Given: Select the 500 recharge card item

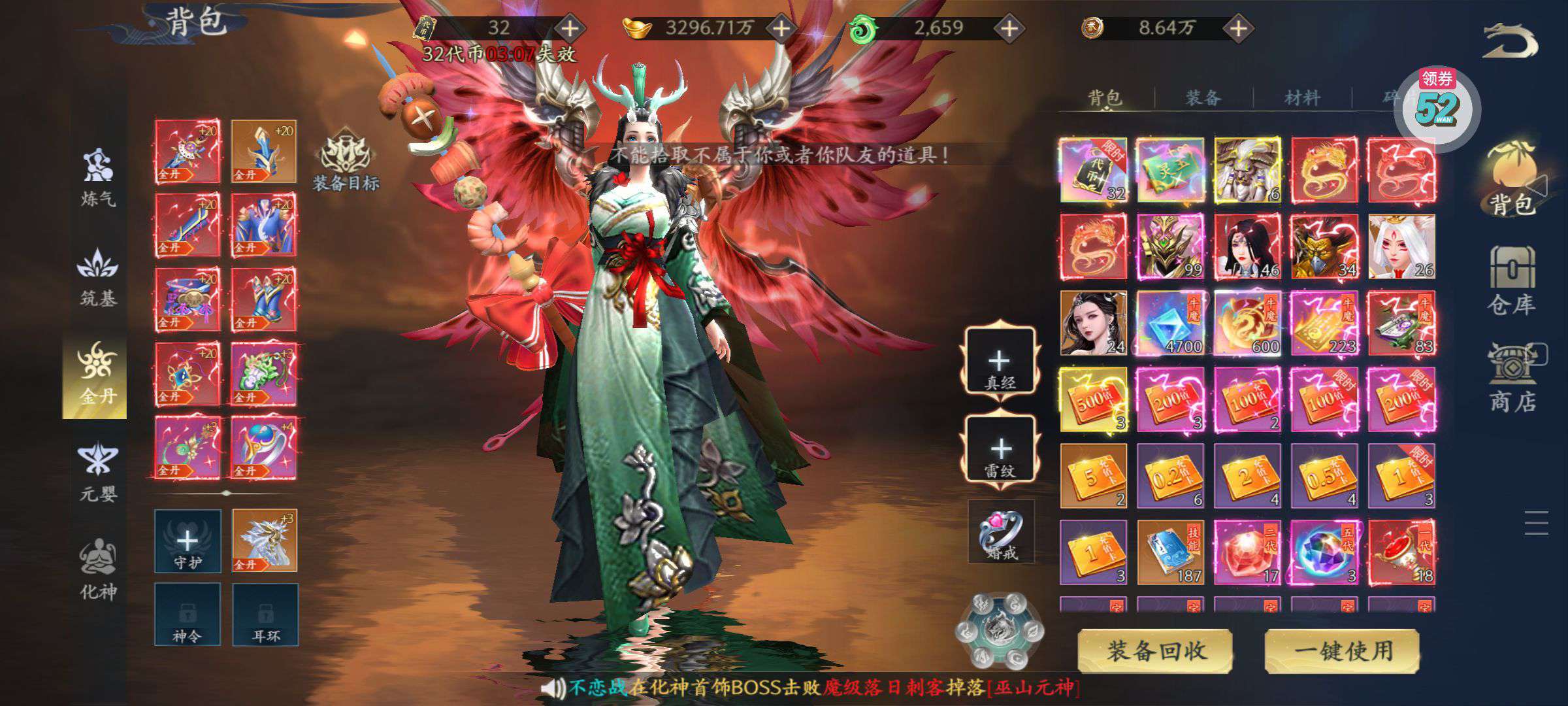Looking at the screenshot, I should coord(1093,399).
